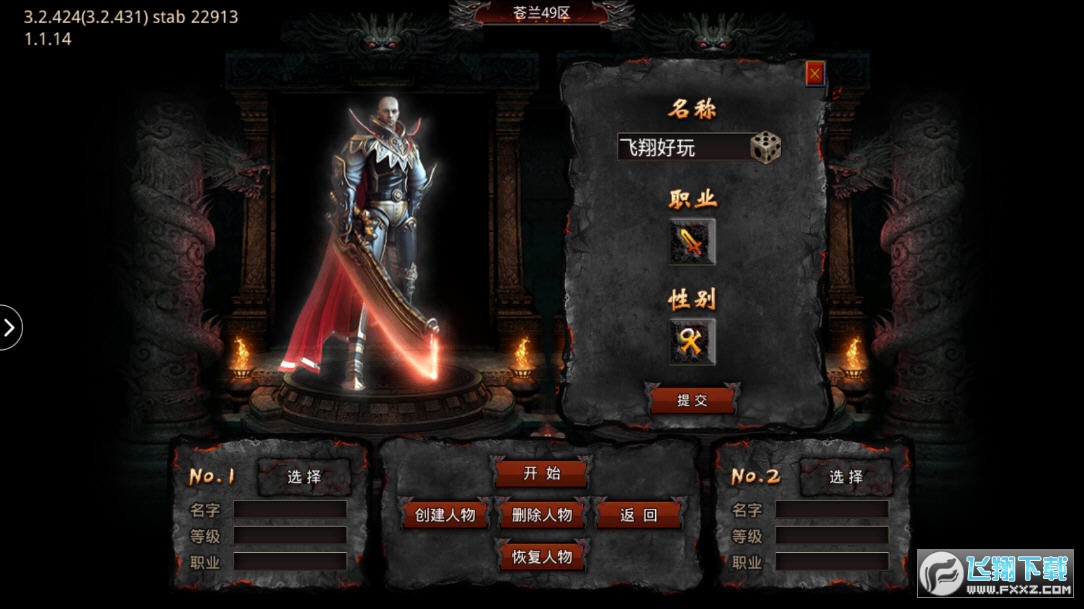
Task: Choose 创建人物 to create a character
Action: (x=445, y=515)
